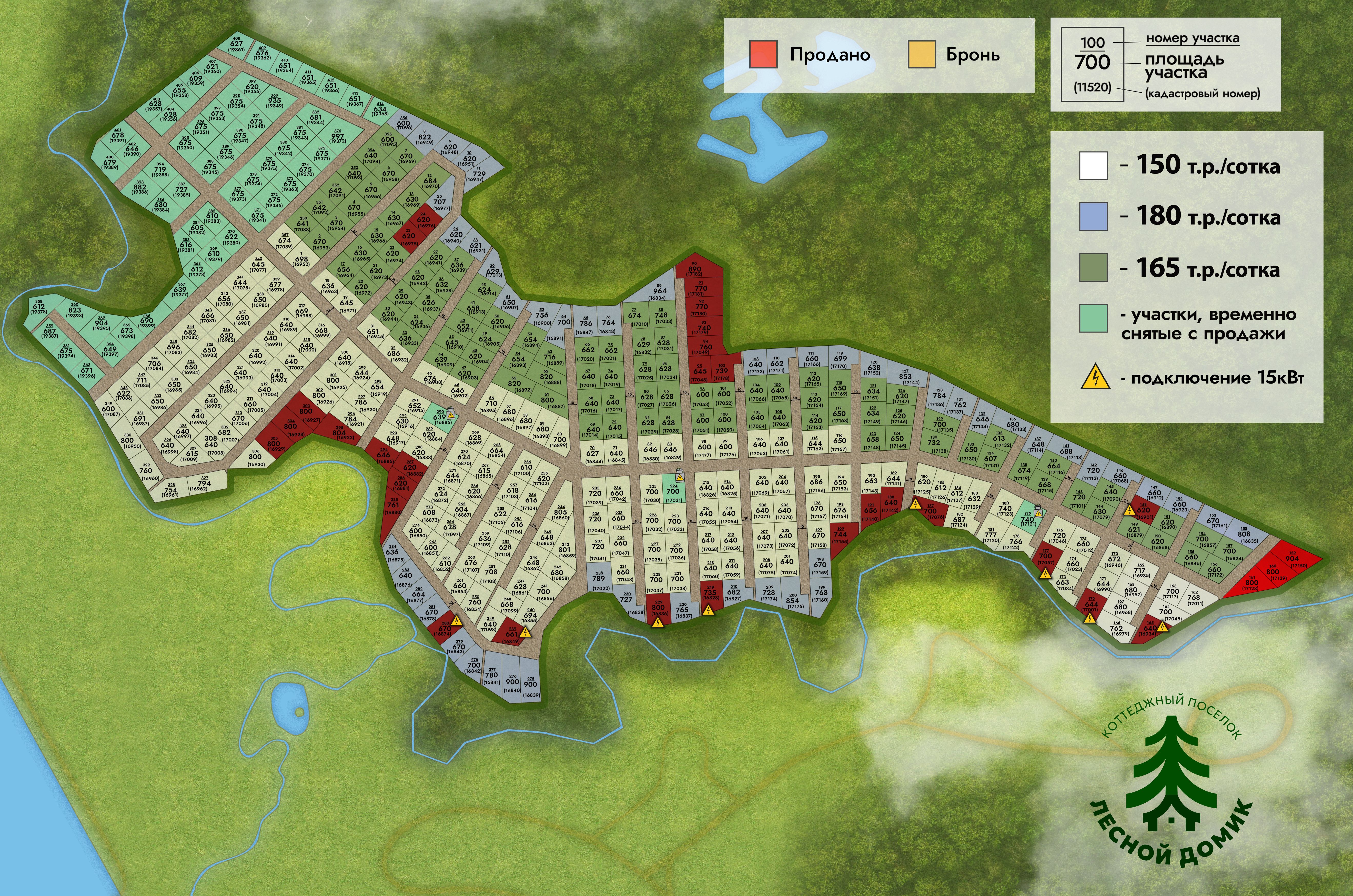The width and height of the screenshot is (1353, 896).
Task: Select the yellow Бронь legend swatch
Action: [x=921, y=54]
